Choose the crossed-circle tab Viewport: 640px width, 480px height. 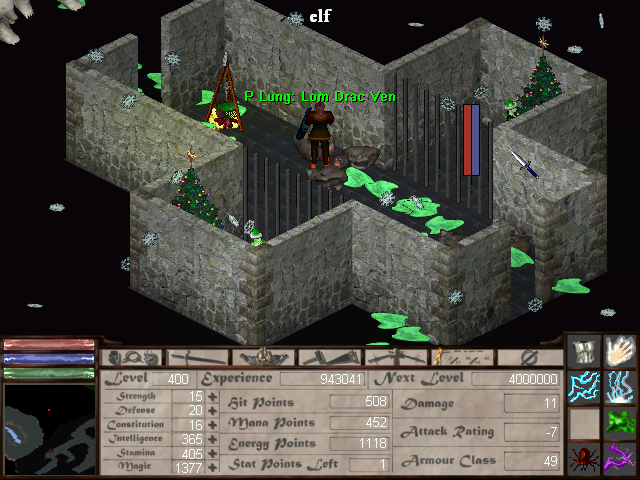point(530,357)
